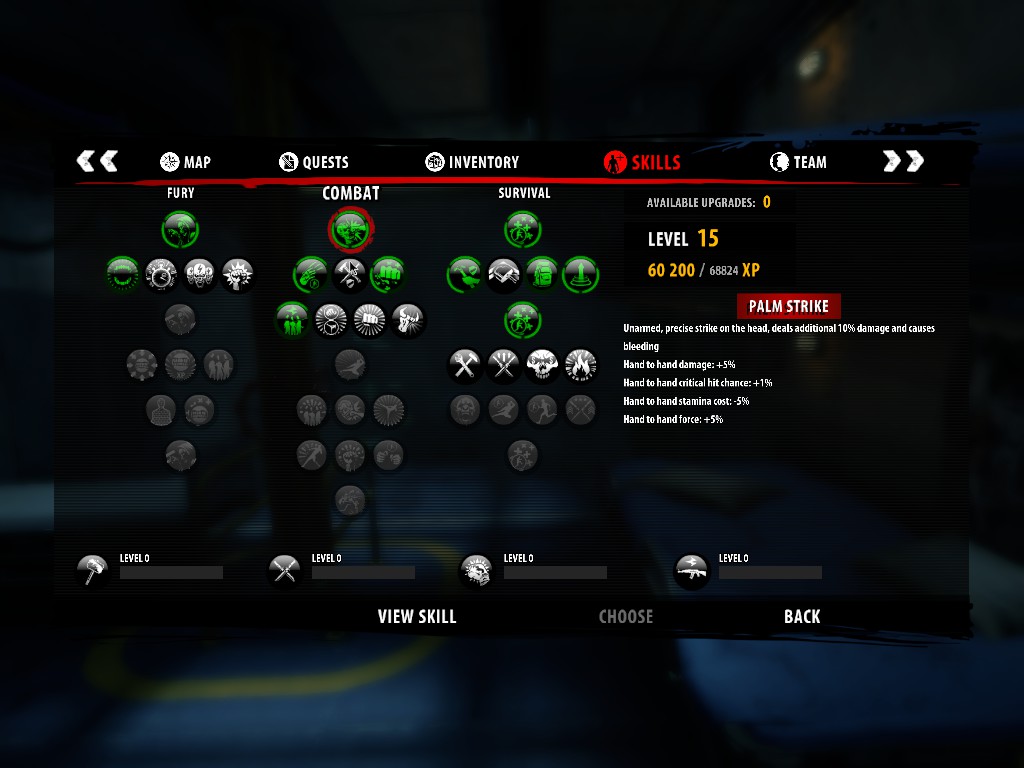
Task: Click the left double-arrow tab navigator
Action: pyautogui.click(x=98, y=161)
